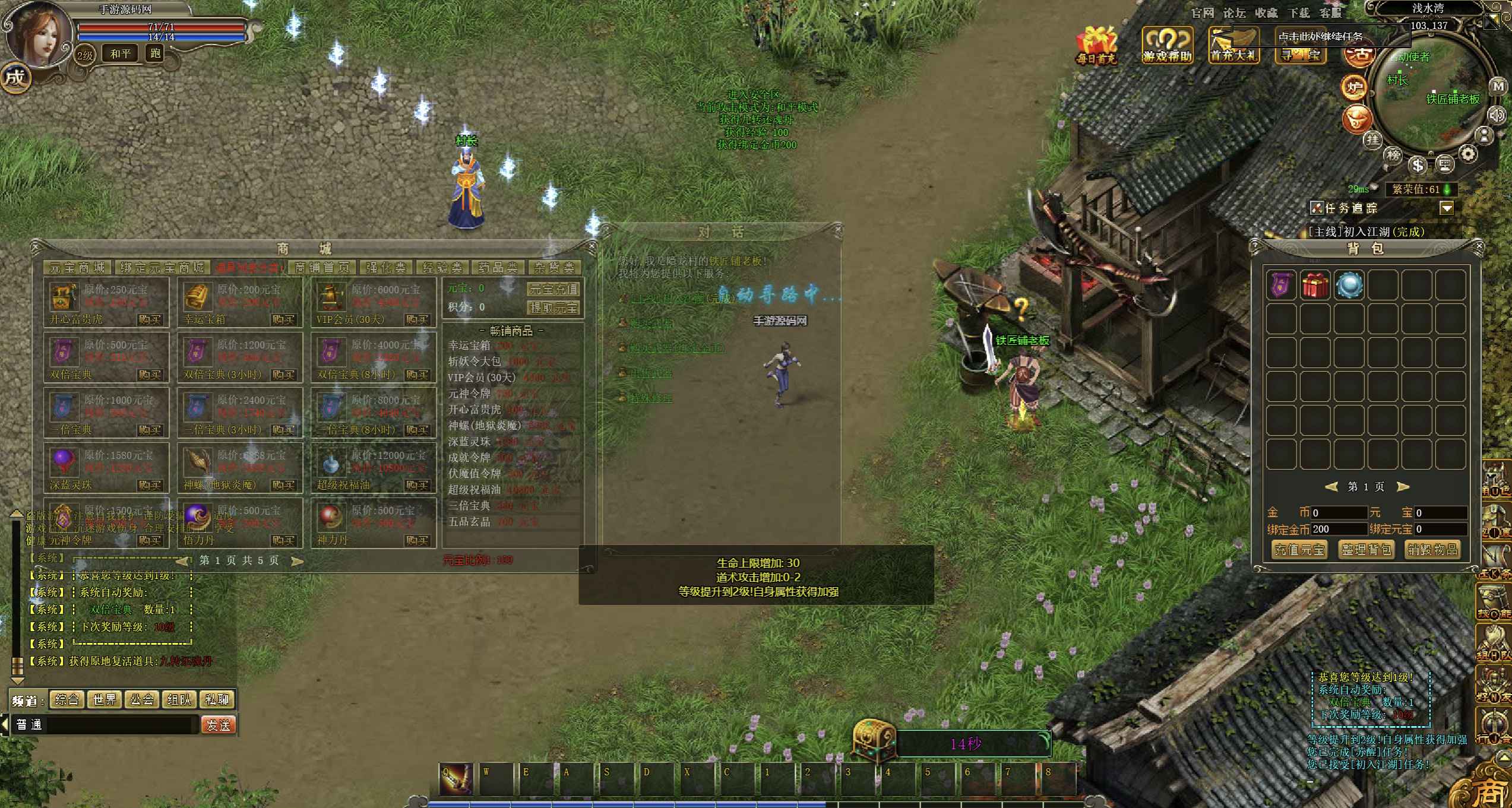The width and height of the screenshot is (1512, 808).
Task: Collapse the 任务追踪 quest tracker dropdown
Action: click(x=1447, y=208)
